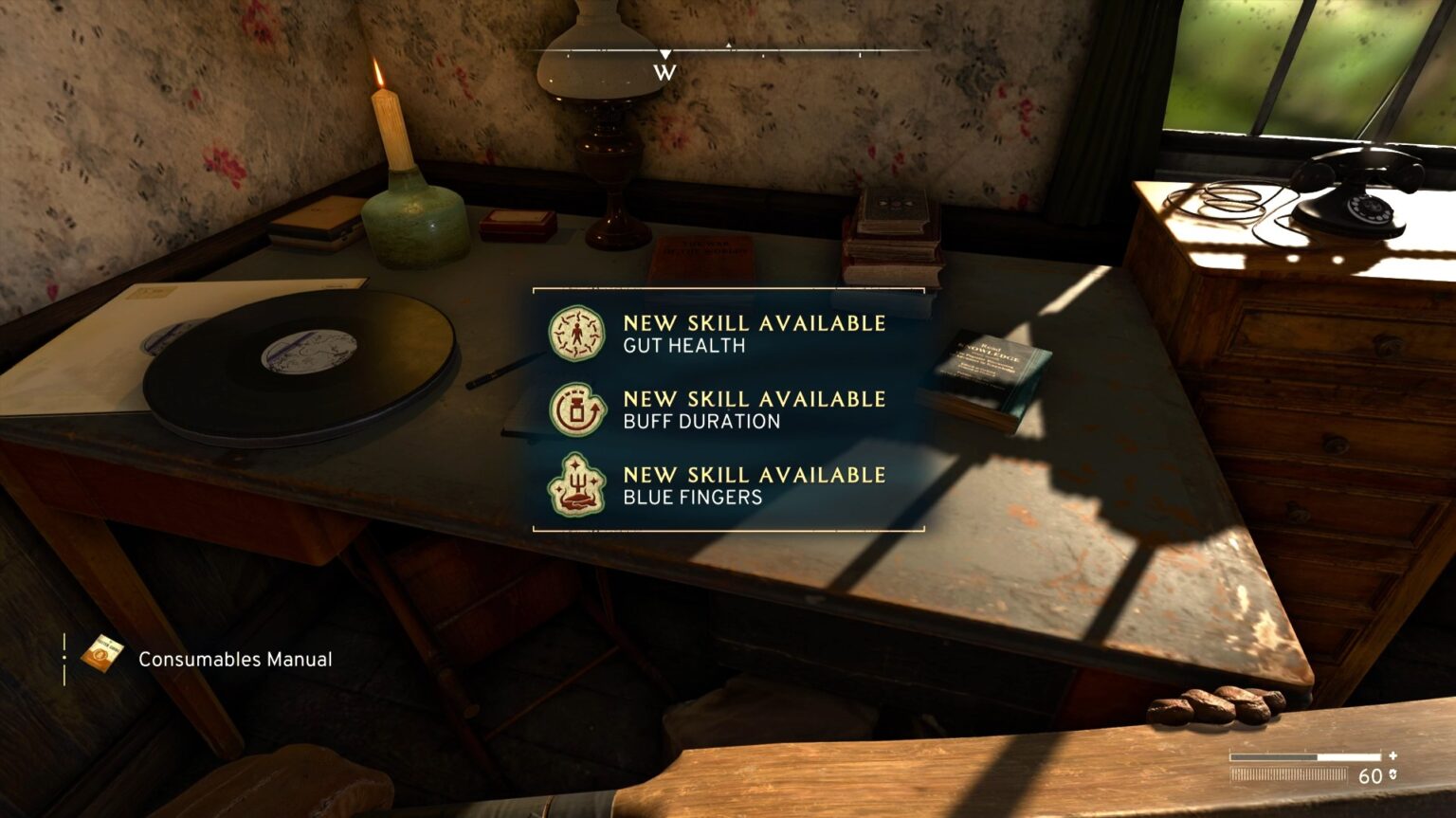The height and width of the screenshot is (818, 1456).
Task: Click the Buff Duration potion icon
Action: pyautogui.click(x=576, y=409)
